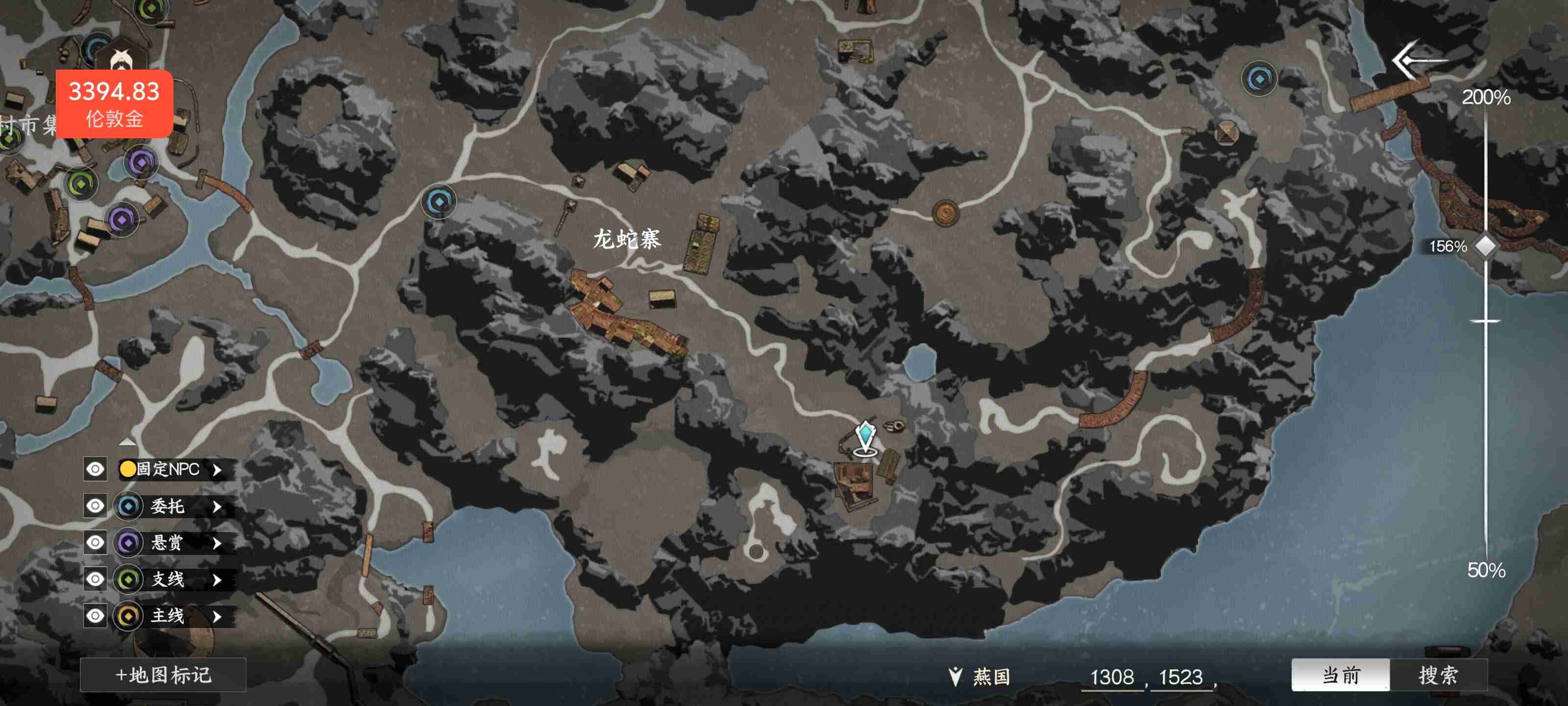Disable 主线 marker visibility
The image size is (1568, 706).
(x=95, y=616)
